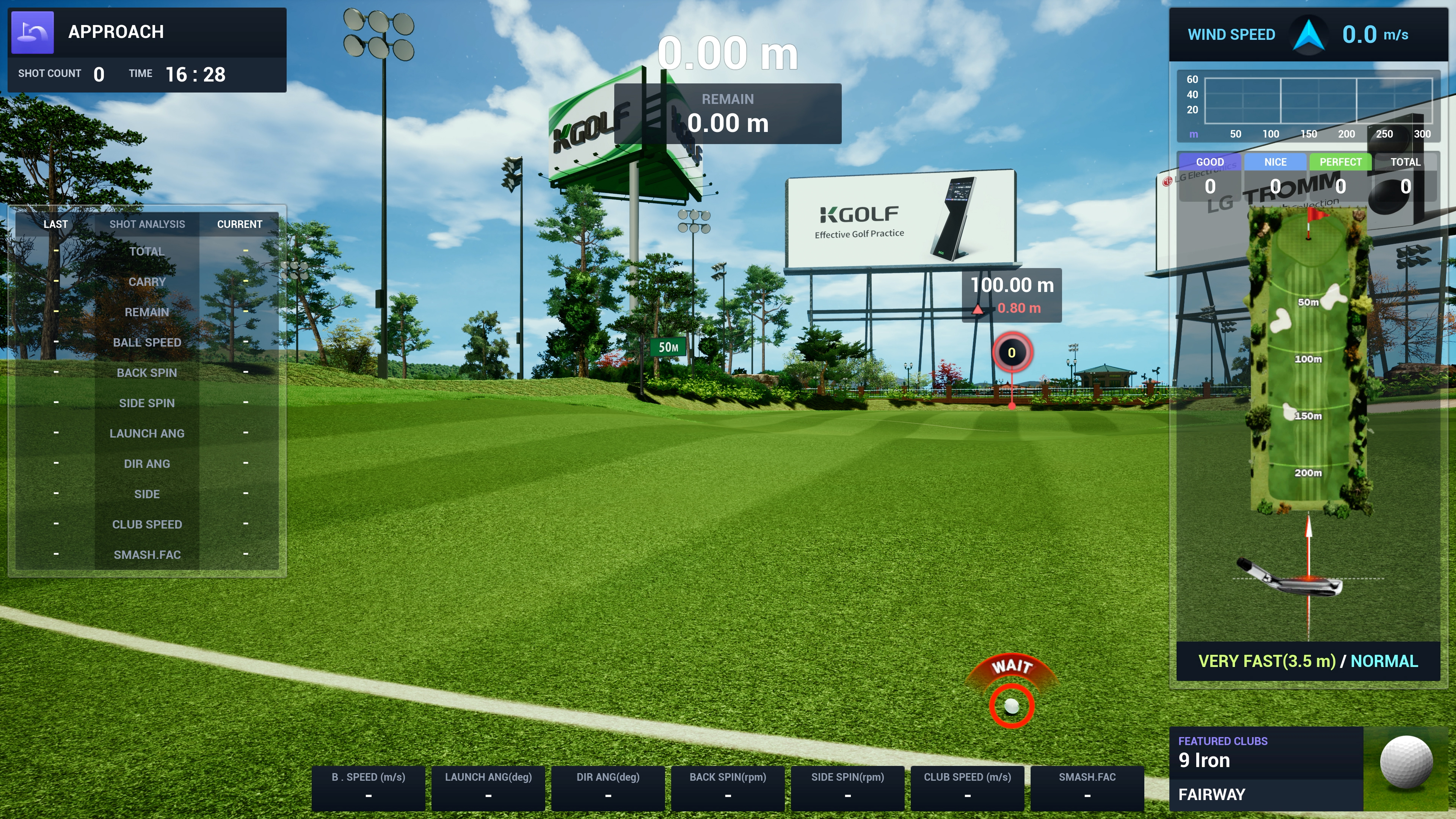
Task: Select the CURRENT column in shot analysis
Action: click(x=240, y=224)
